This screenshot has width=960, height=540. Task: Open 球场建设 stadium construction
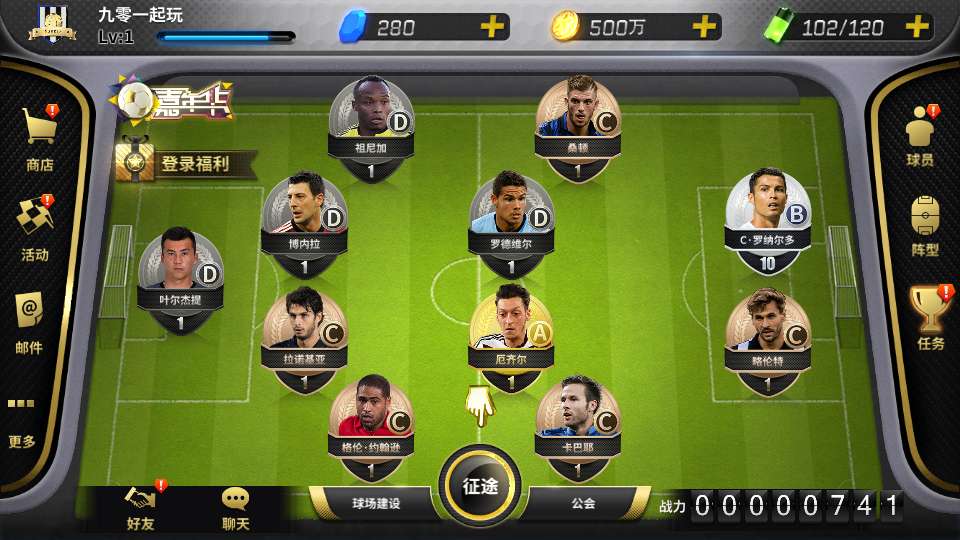[375, 503]
